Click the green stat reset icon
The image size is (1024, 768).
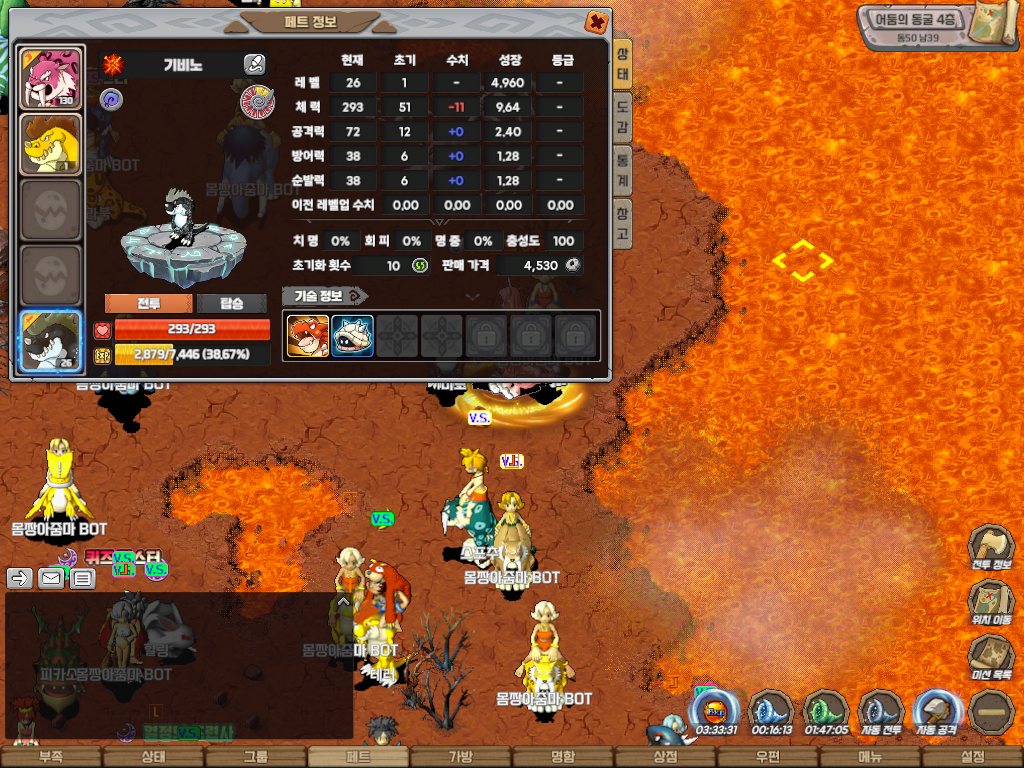420,265
